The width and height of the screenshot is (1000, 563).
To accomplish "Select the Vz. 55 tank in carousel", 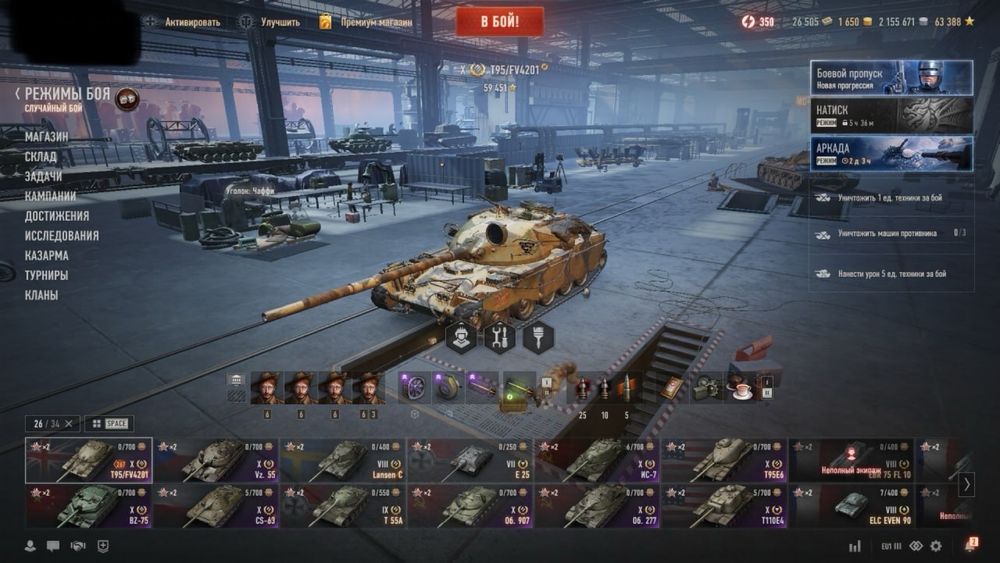I will point(216,461).
